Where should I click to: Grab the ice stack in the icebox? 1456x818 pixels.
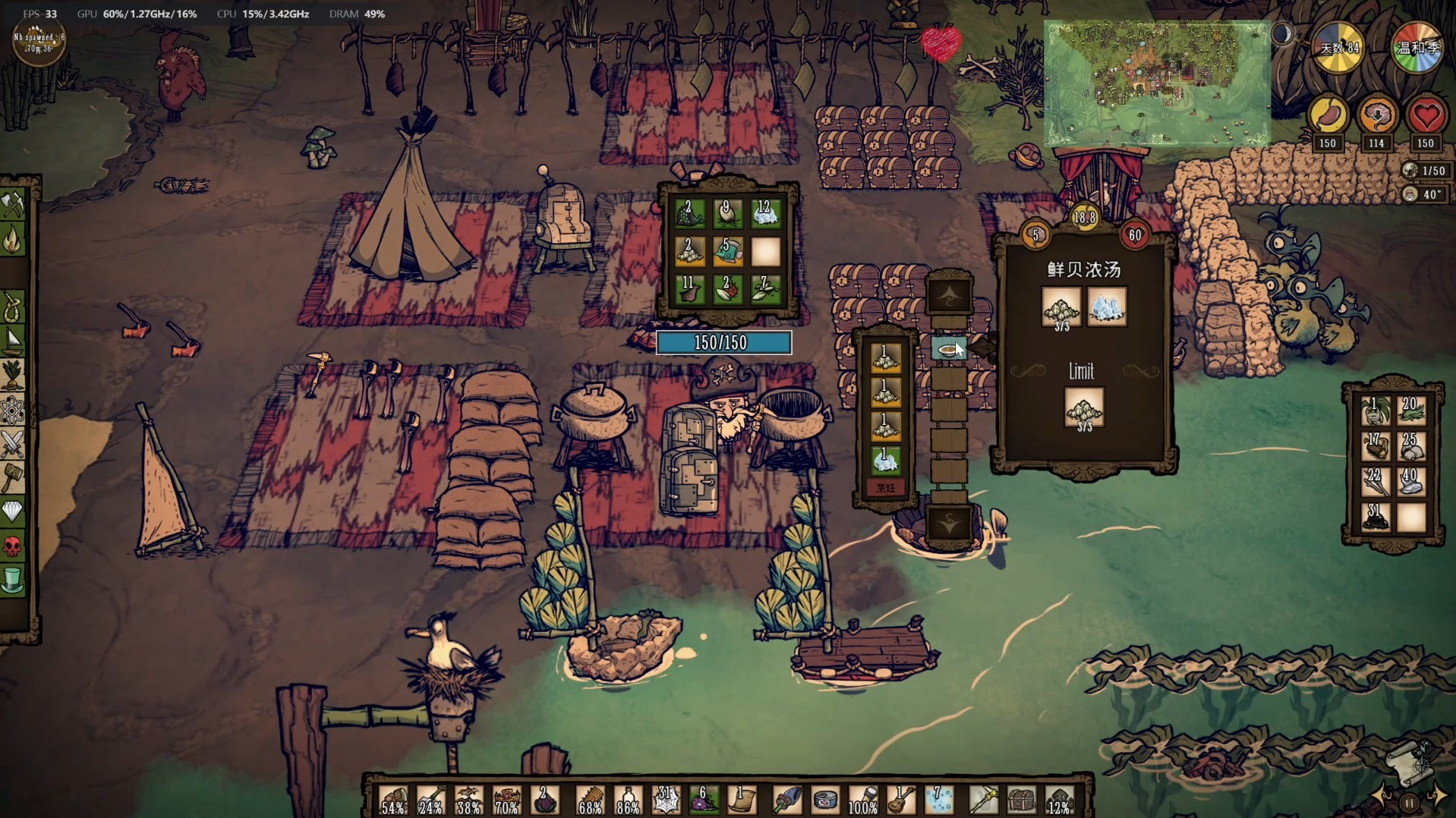click(765, 214)
